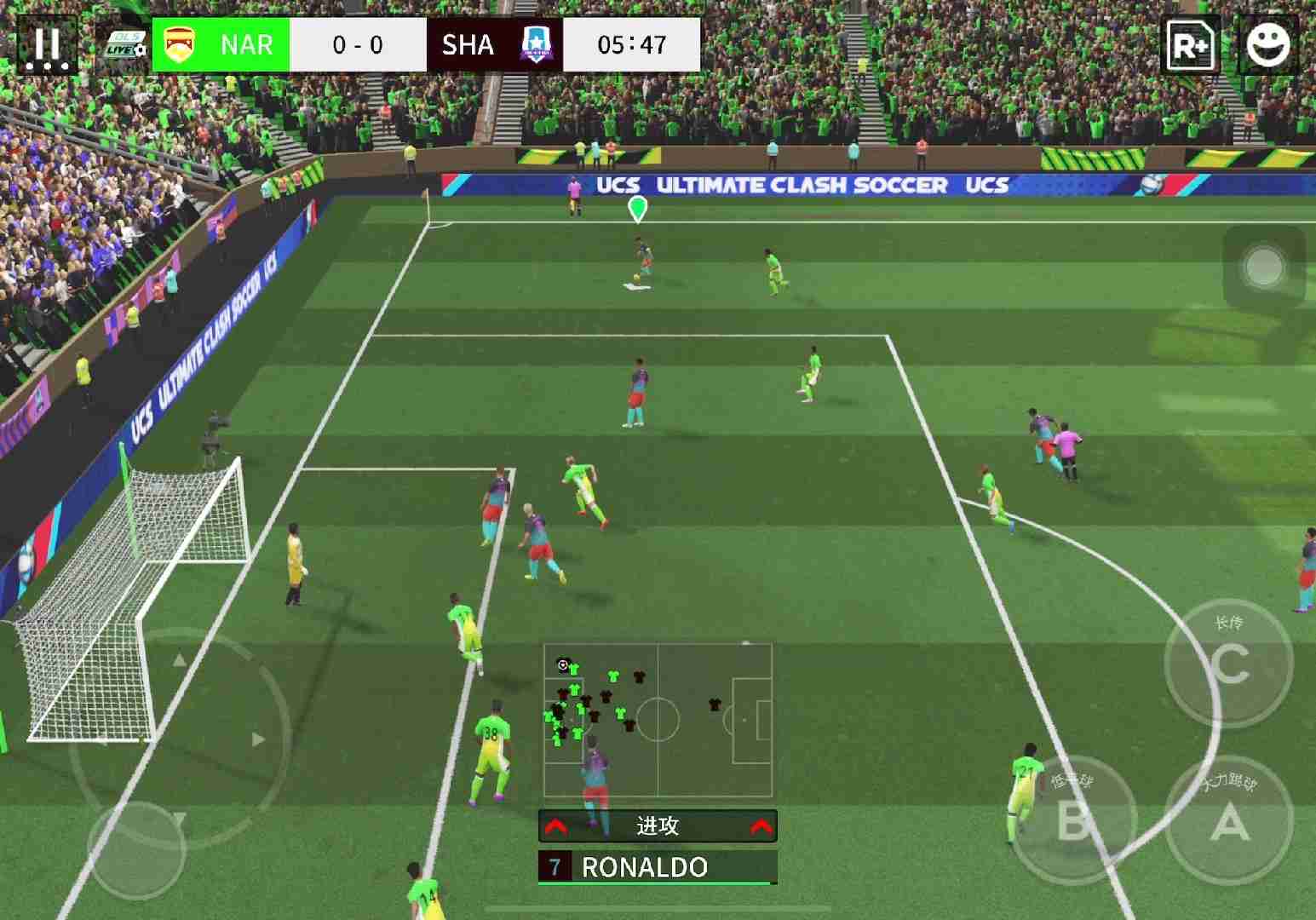Open the R+ replay recording button
This screenshot has height=920, width=1316.
coord(1191,45)
